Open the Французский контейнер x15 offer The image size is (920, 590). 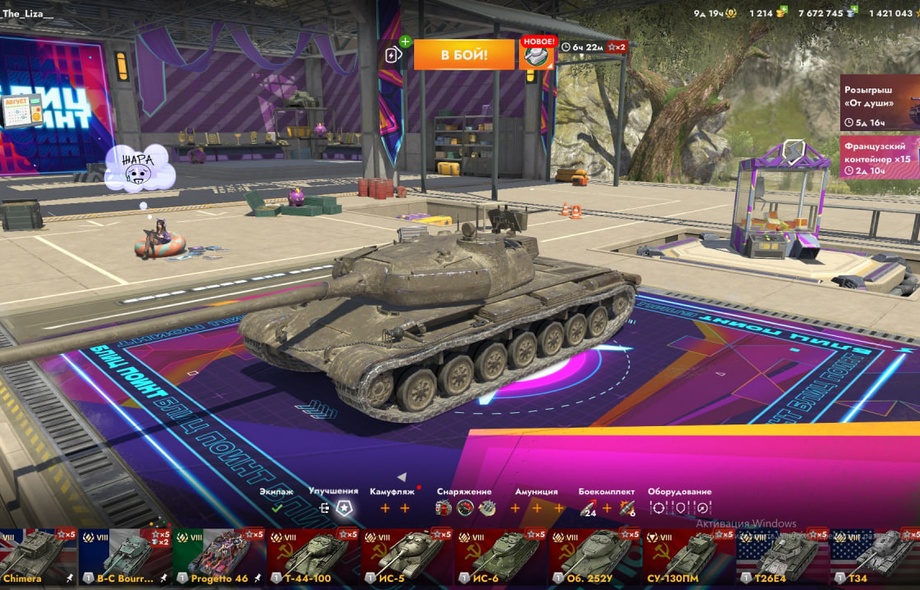[x=879, y=157]
